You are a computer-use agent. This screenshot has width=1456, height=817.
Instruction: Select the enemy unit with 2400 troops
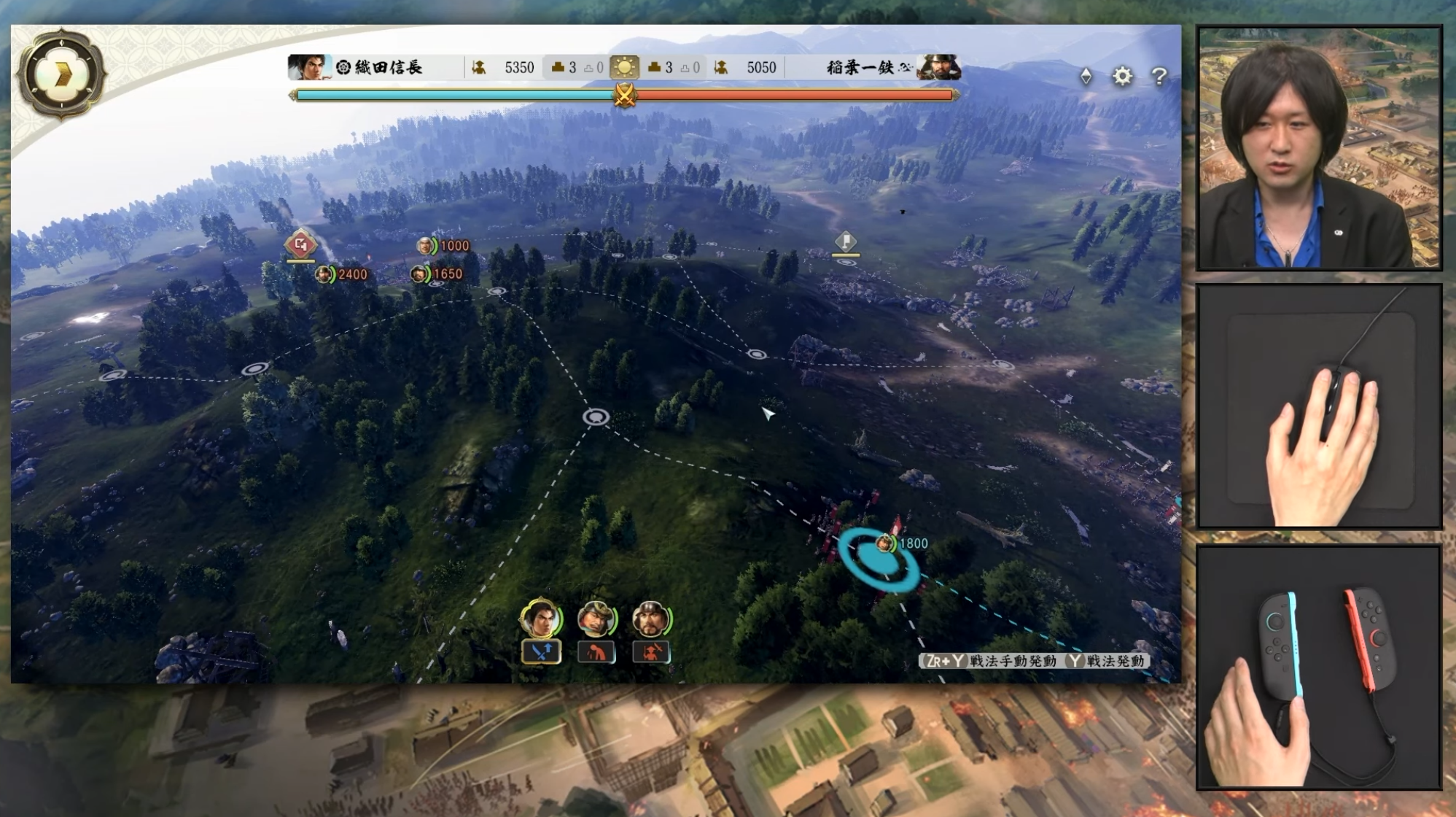[x=325, y=274]
